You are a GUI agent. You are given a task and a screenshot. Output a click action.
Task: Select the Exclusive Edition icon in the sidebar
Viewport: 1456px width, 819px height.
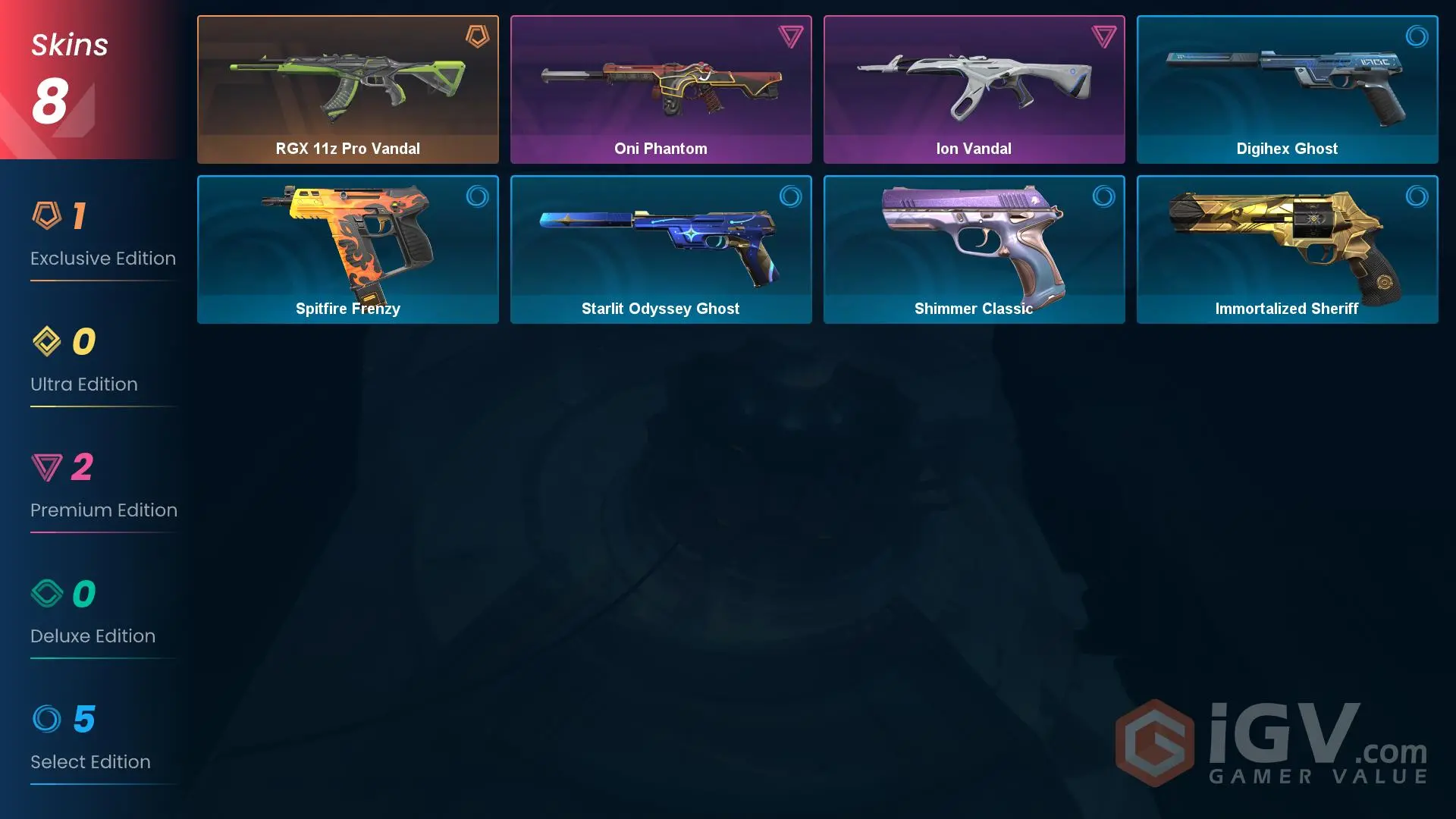coord(47,216)
